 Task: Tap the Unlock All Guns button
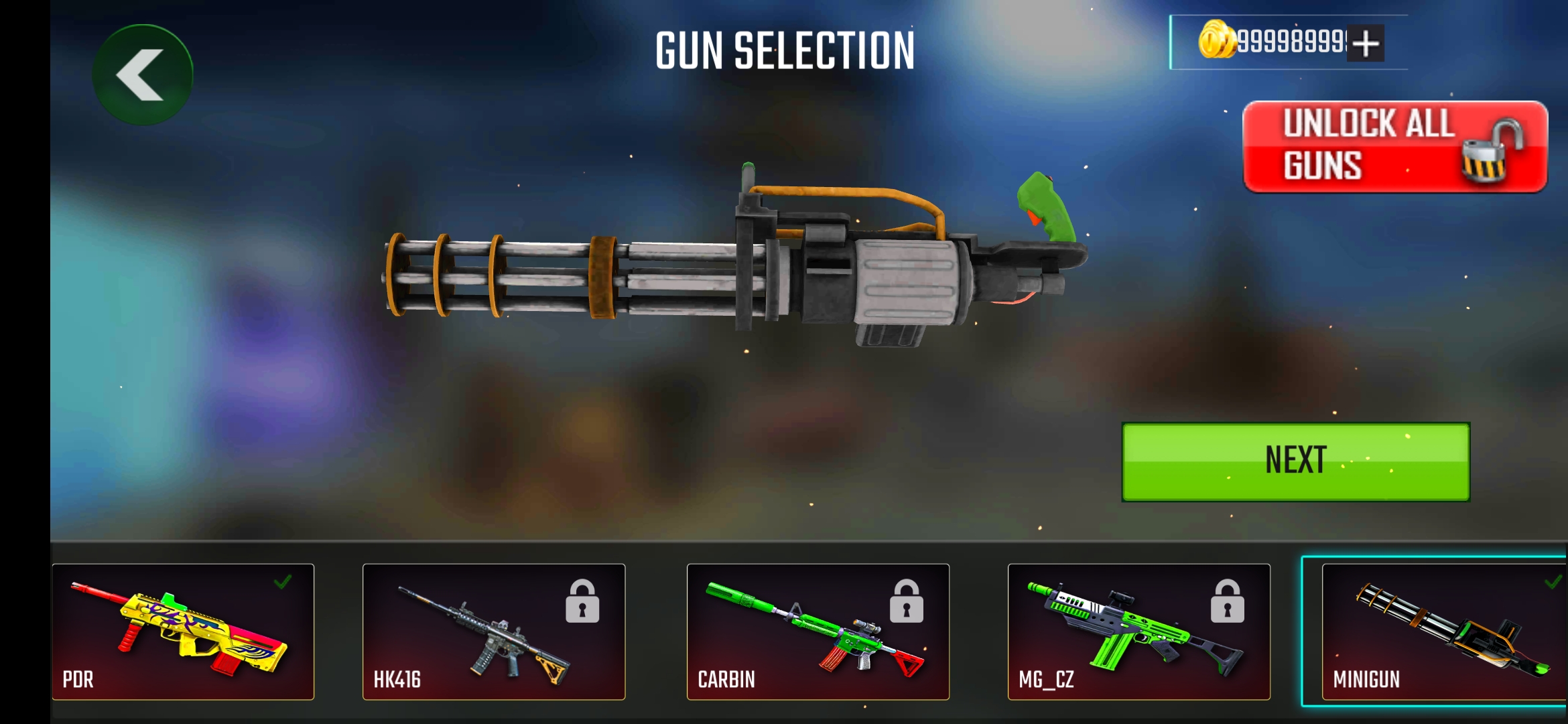tap(1394, 146)
